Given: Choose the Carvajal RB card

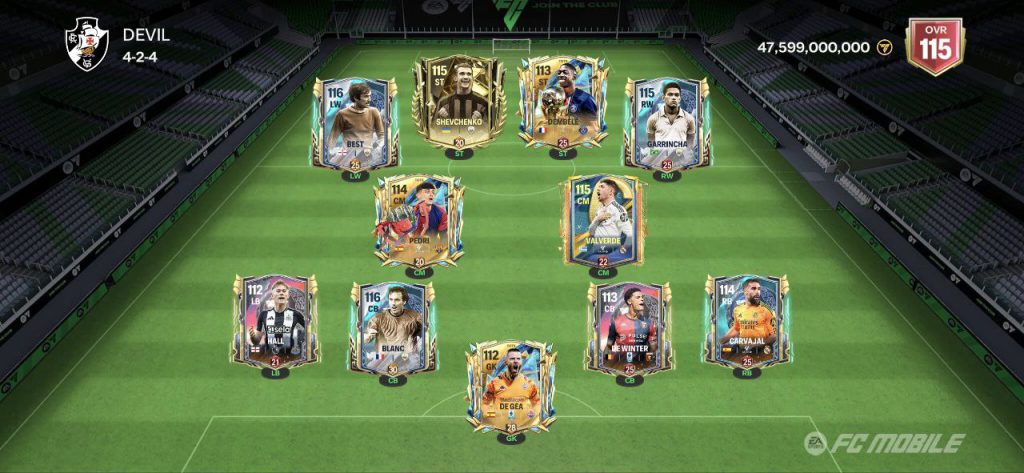Looking at the screenshot, I should (x=747, y=320).
